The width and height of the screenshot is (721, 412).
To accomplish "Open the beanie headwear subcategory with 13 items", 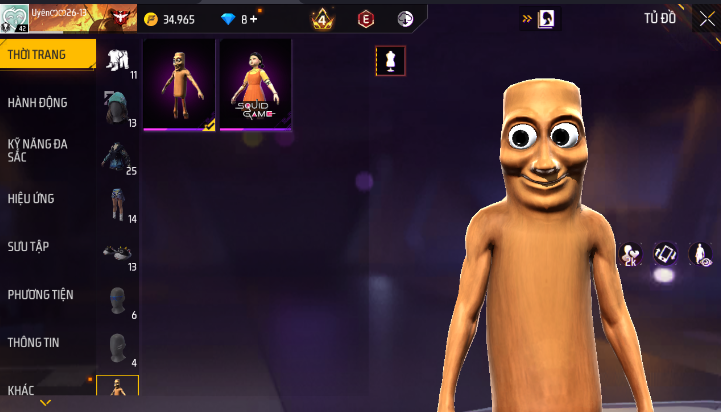I will click(x=118, y=106).
